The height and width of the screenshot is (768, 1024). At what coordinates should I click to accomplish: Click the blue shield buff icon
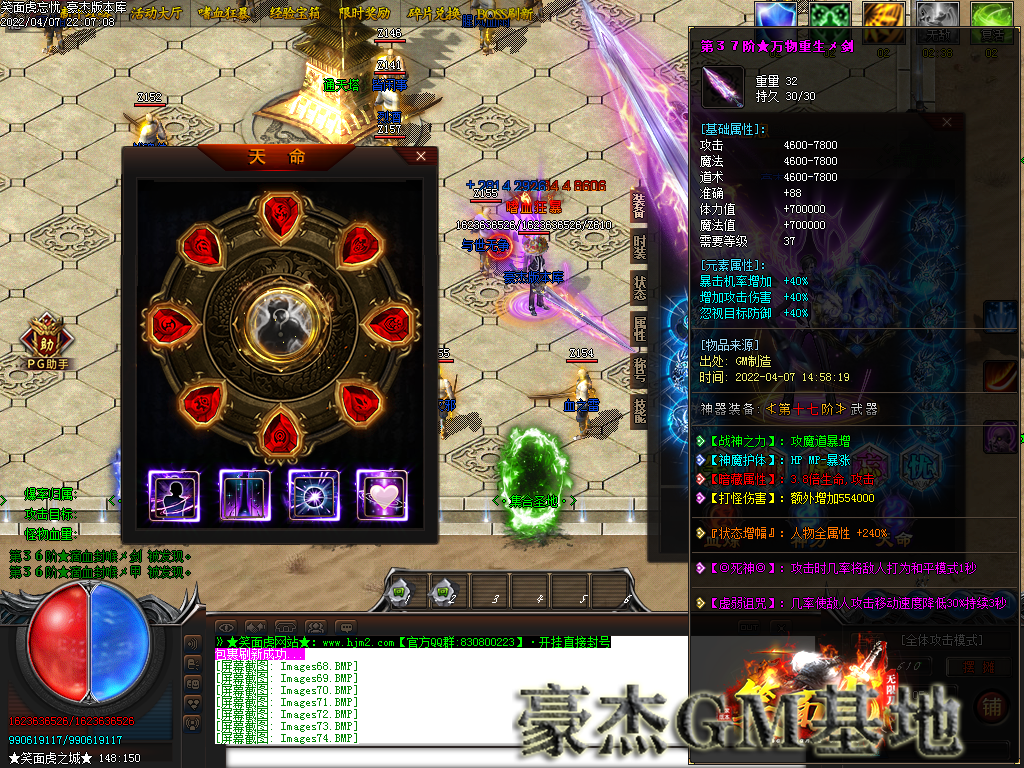(x=775, y=18)
